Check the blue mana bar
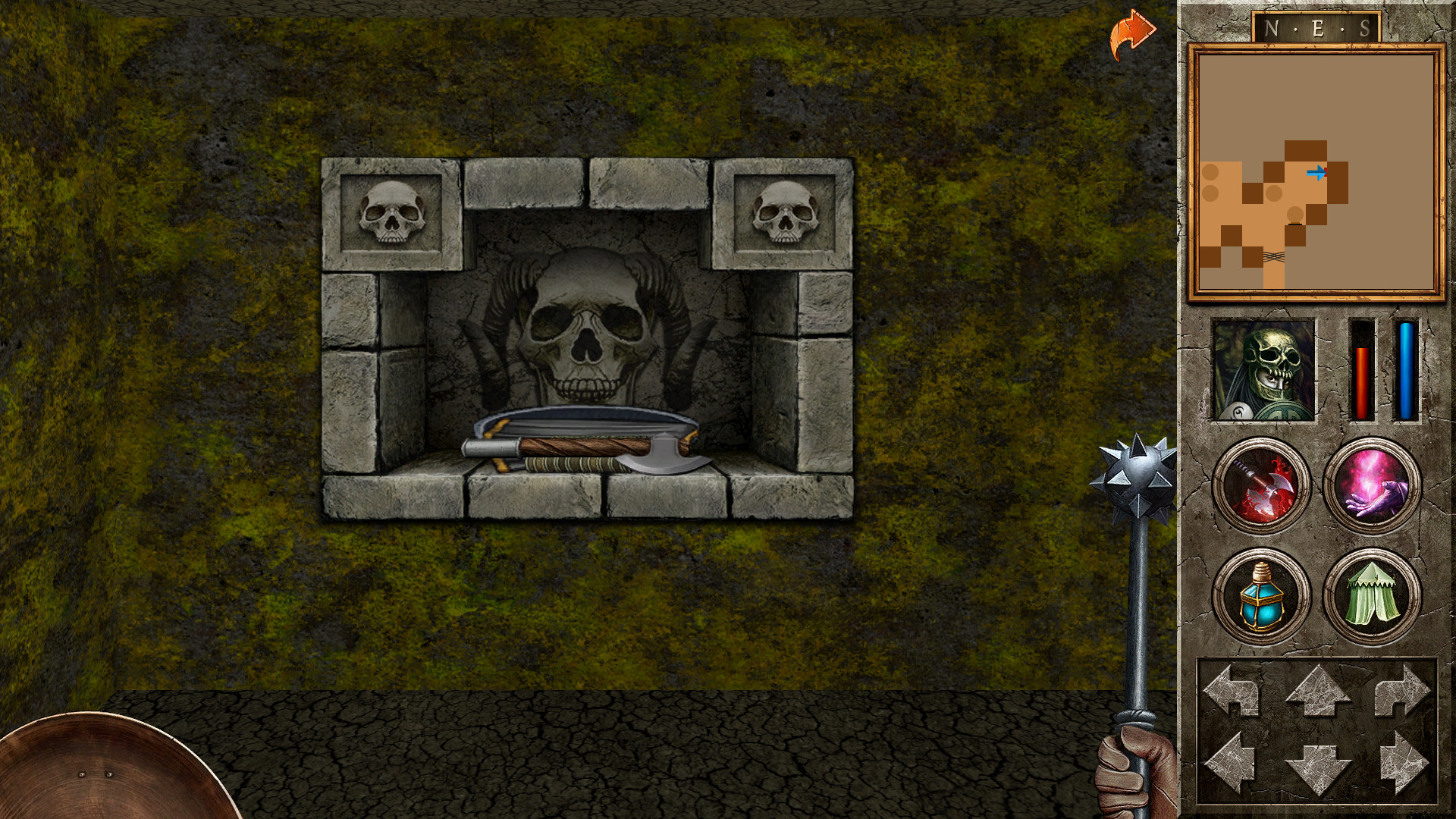Viewport: 1456px width, 819px height. pyautogui.click(x=1408, y=372)
